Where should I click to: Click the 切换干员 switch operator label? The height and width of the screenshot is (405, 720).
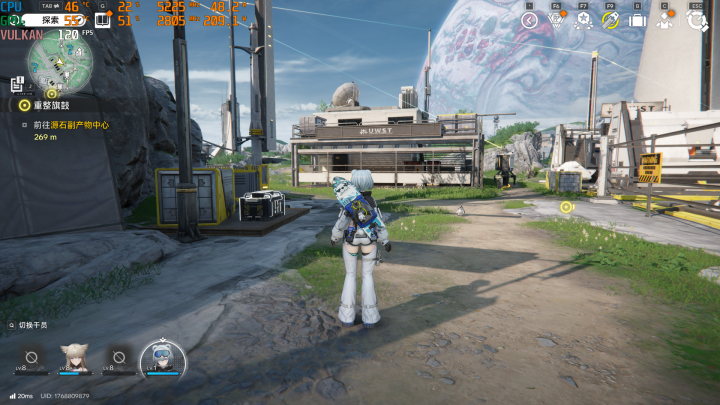click(x=32, y=325)
